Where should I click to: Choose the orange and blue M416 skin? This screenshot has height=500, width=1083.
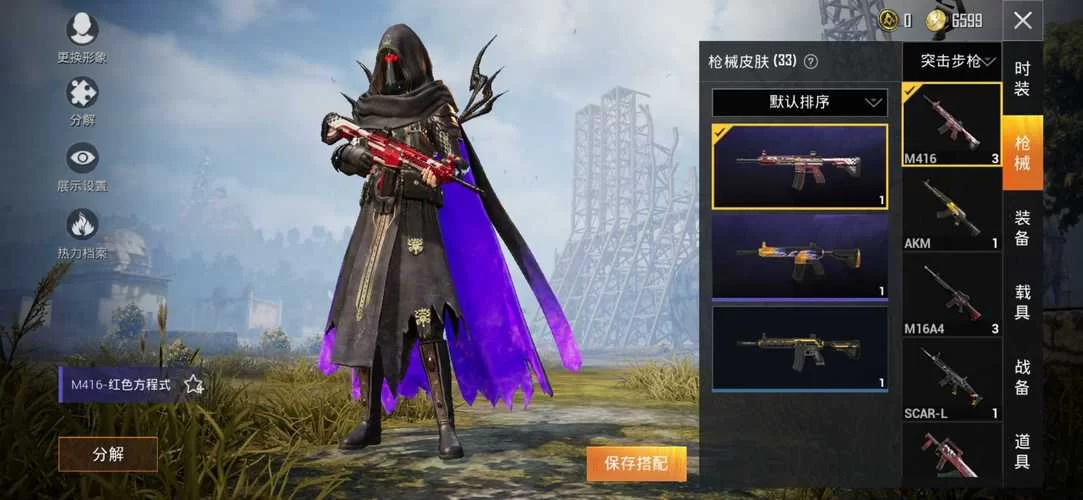tap(799, 256)
